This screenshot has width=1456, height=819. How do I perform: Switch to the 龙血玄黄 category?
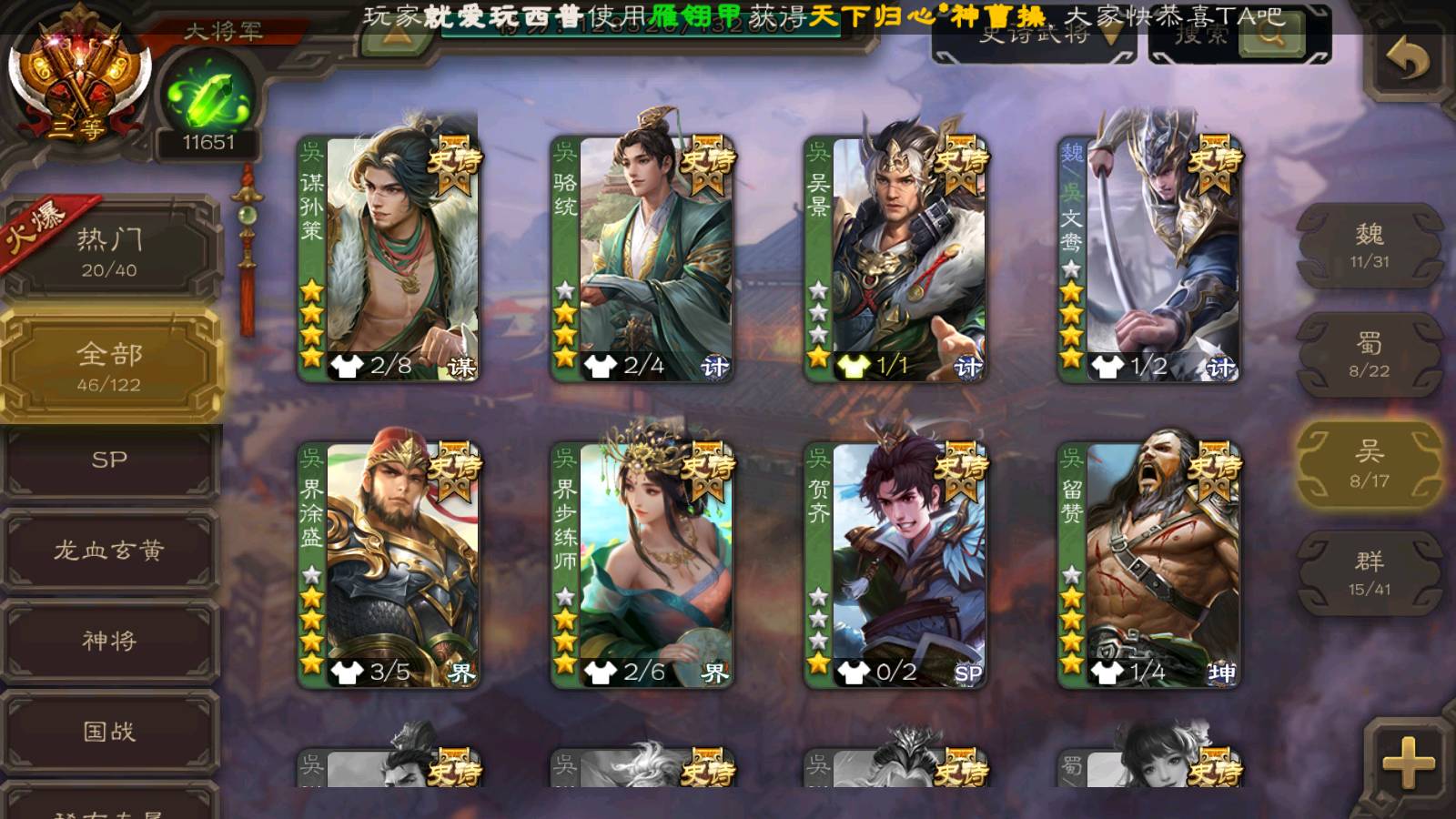(x=110, y=551)
